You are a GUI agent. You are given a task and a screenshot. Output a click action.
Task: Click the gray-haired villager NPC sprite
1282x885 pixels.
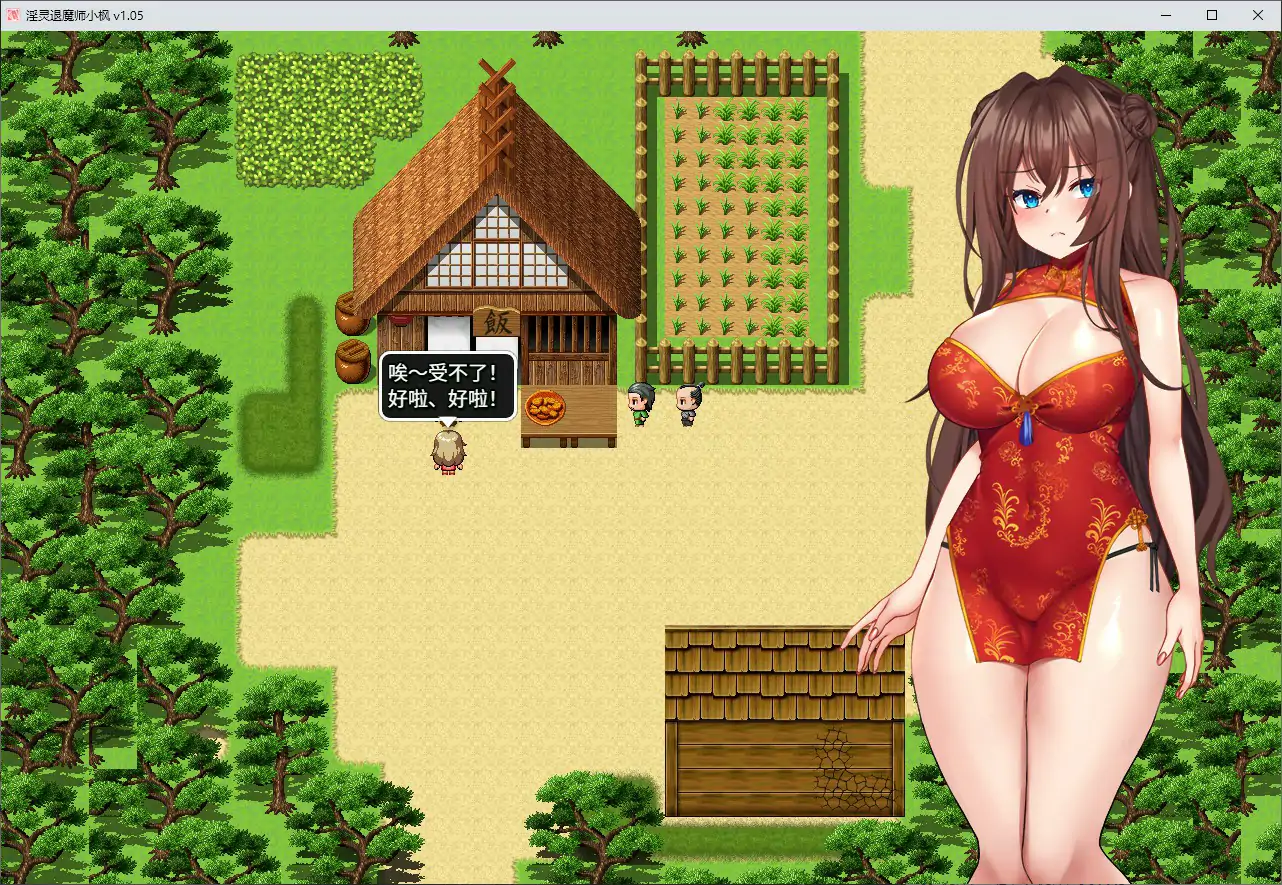640,398
